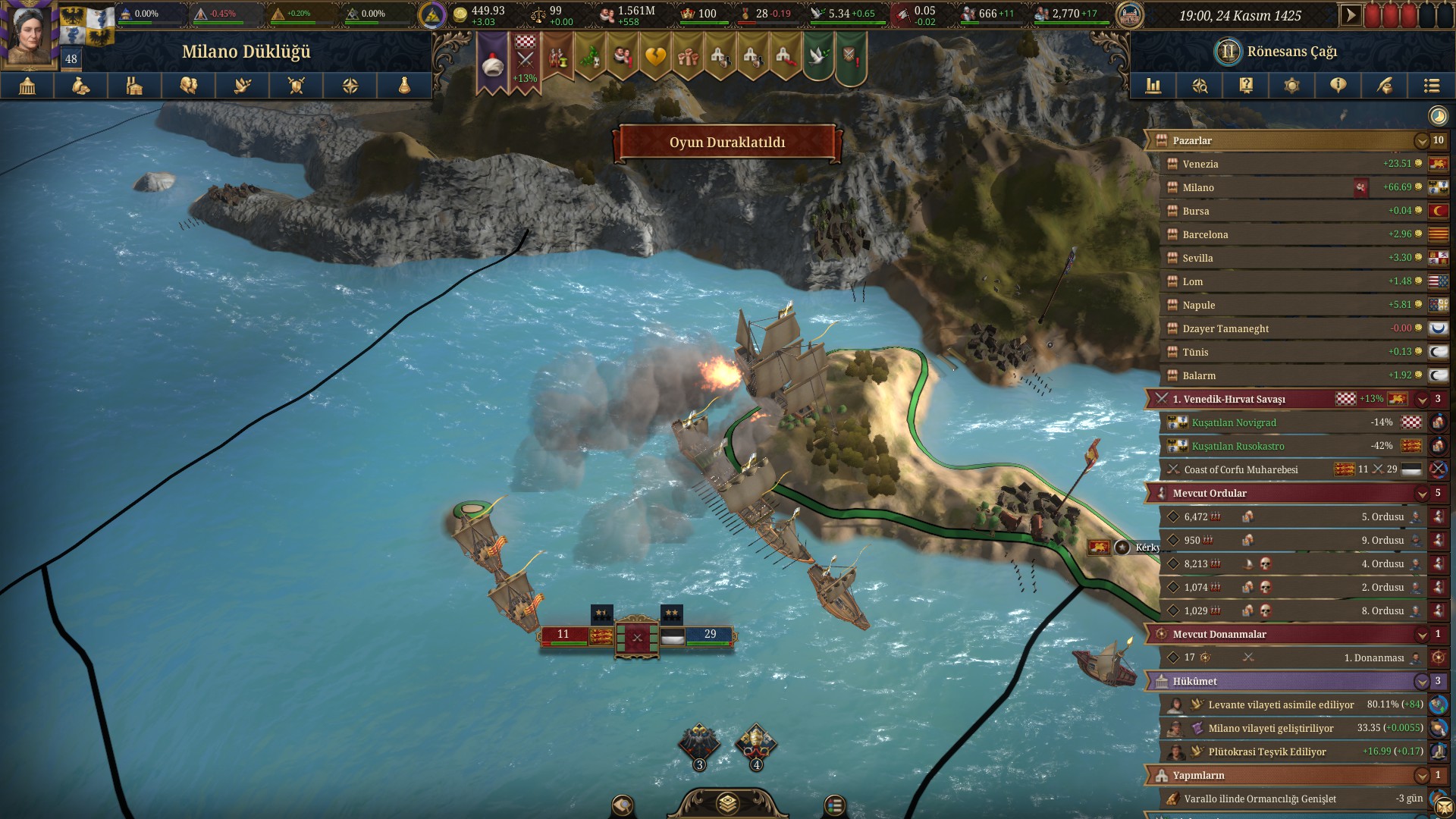Open the 1. Venedik-Hırvat Savaşı war entry

click(1244, 399)
